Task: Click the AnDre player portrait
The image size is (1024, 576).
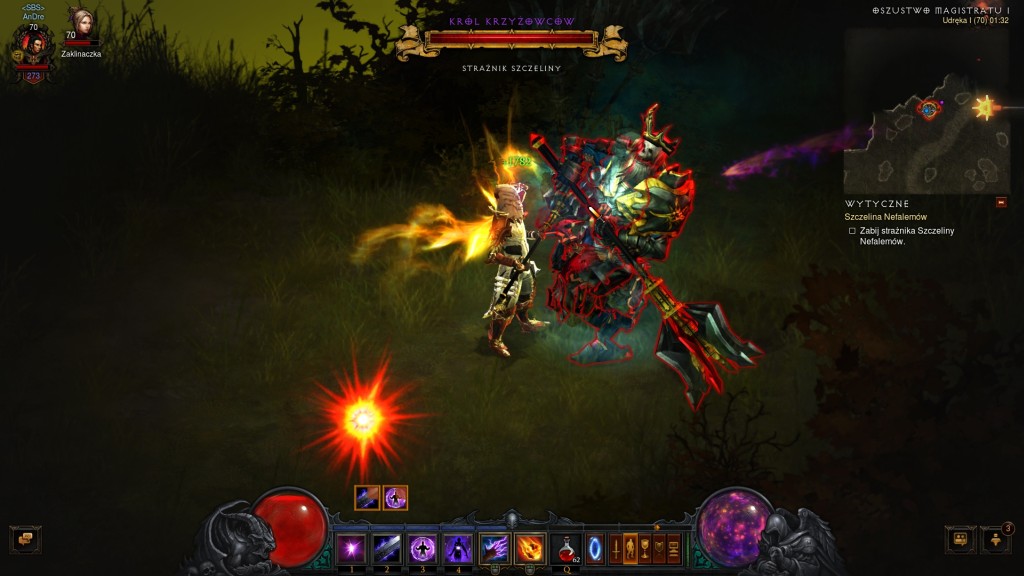Action: coord(34,44)
